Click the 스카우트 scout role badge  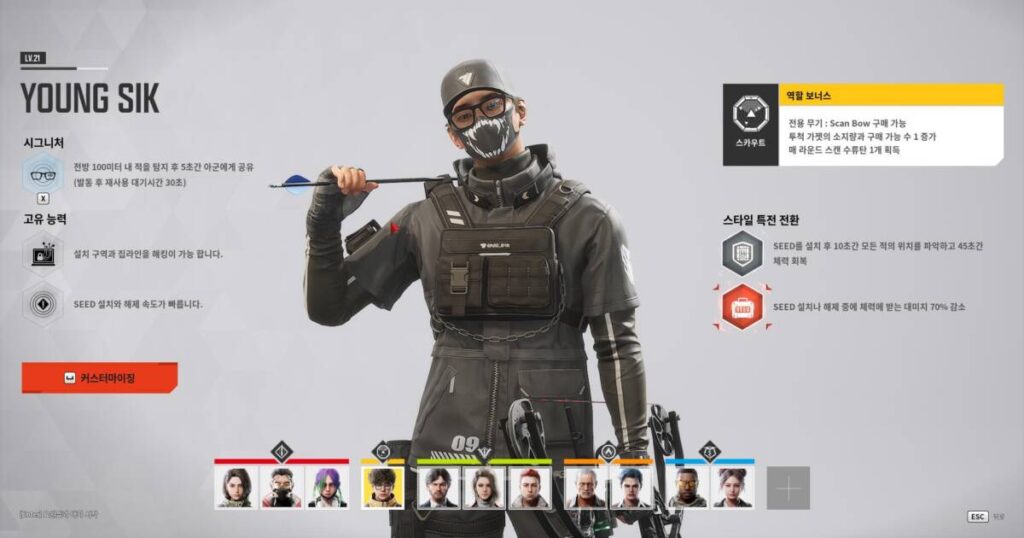pos(750,124)
